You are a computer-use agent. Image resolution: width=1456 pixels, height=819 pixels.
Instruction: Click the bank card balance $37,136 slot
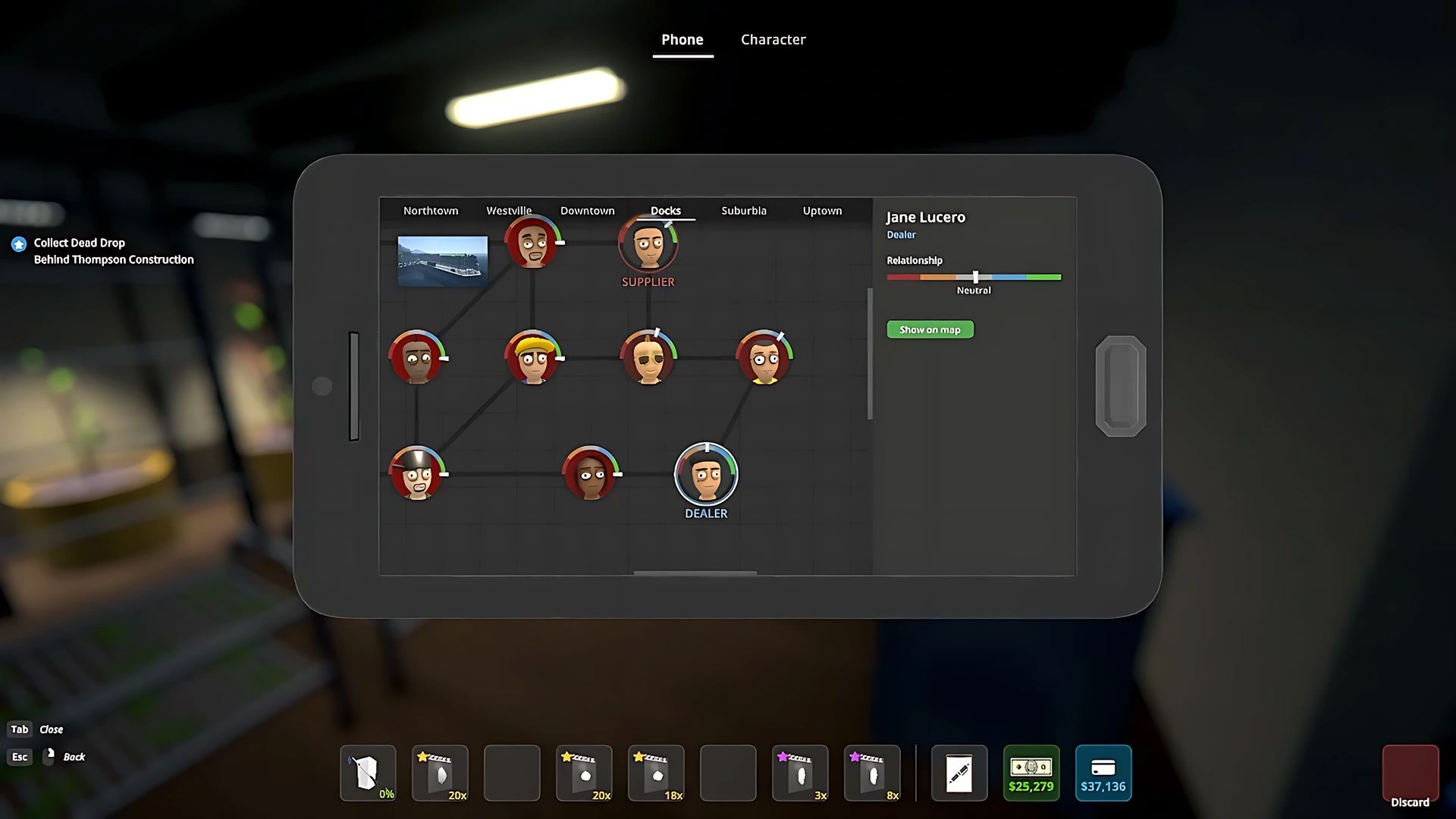pyautogui.click(x=1103, y=773)
